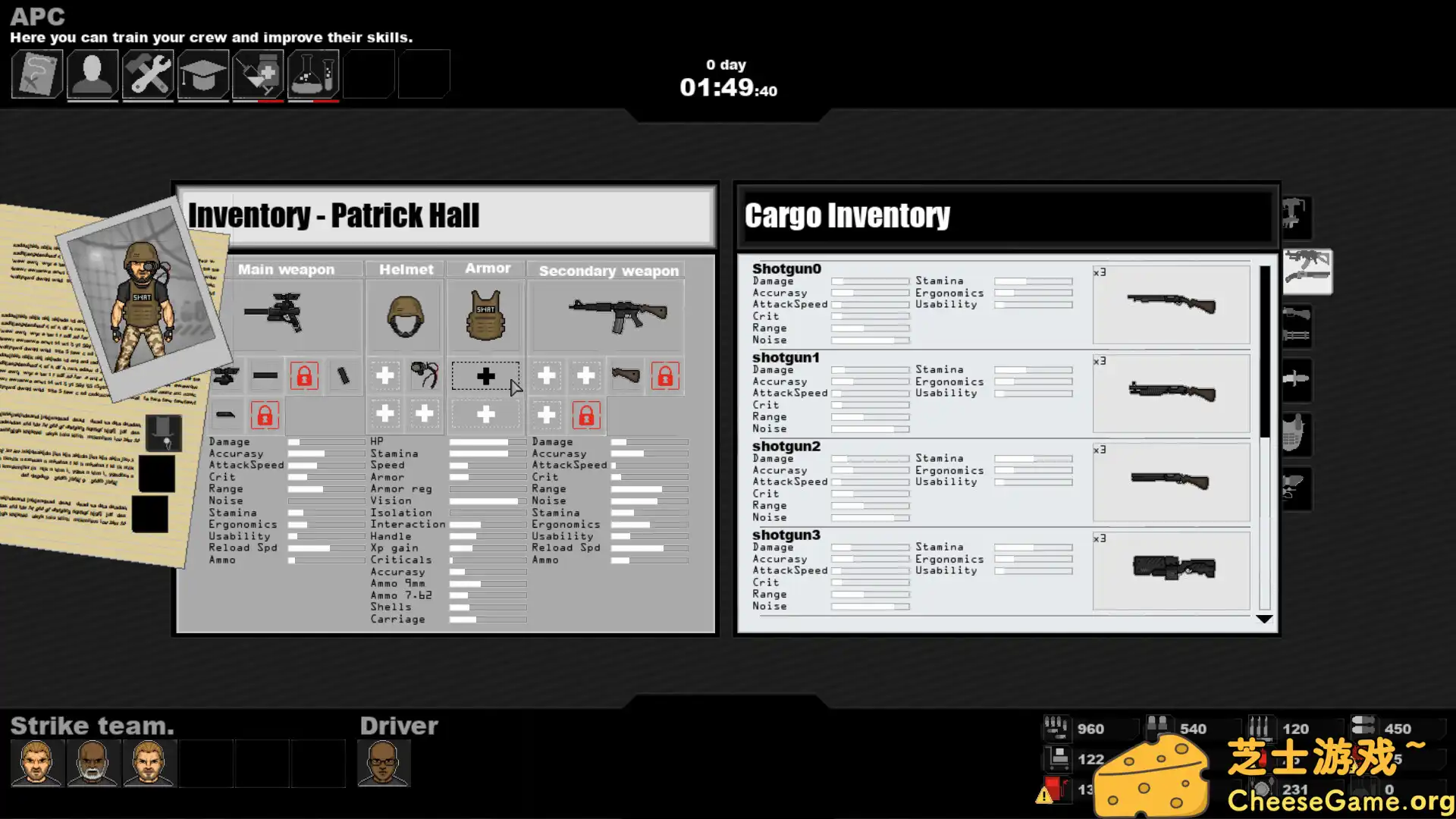Image resolution: width=1456 pixels, height=819 pixels.
Task: Select the SWAT armor vest slot
Action: [485, 315]
